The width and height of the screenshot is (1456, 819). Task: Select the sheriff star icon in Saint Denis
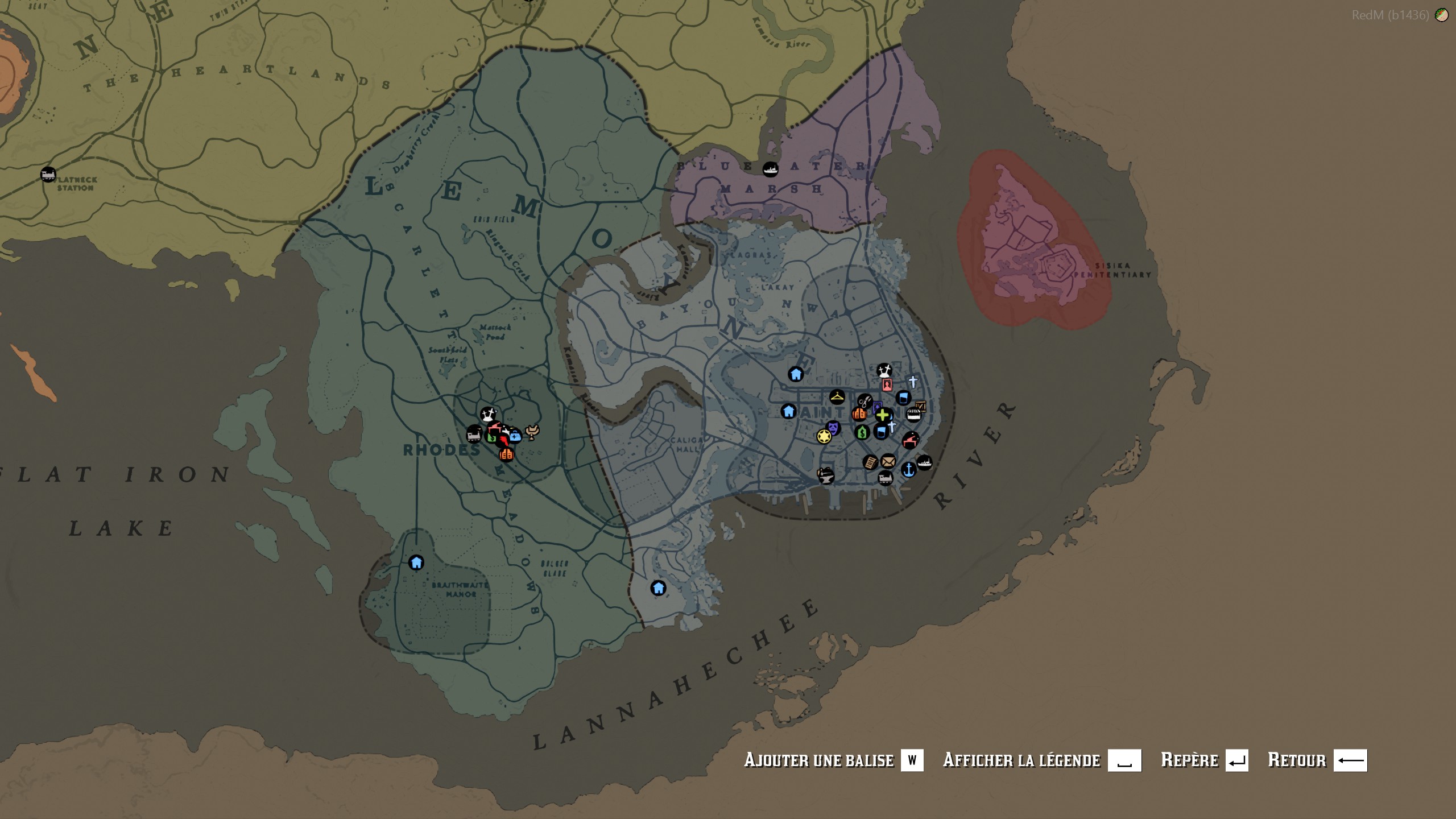point(824,437)
